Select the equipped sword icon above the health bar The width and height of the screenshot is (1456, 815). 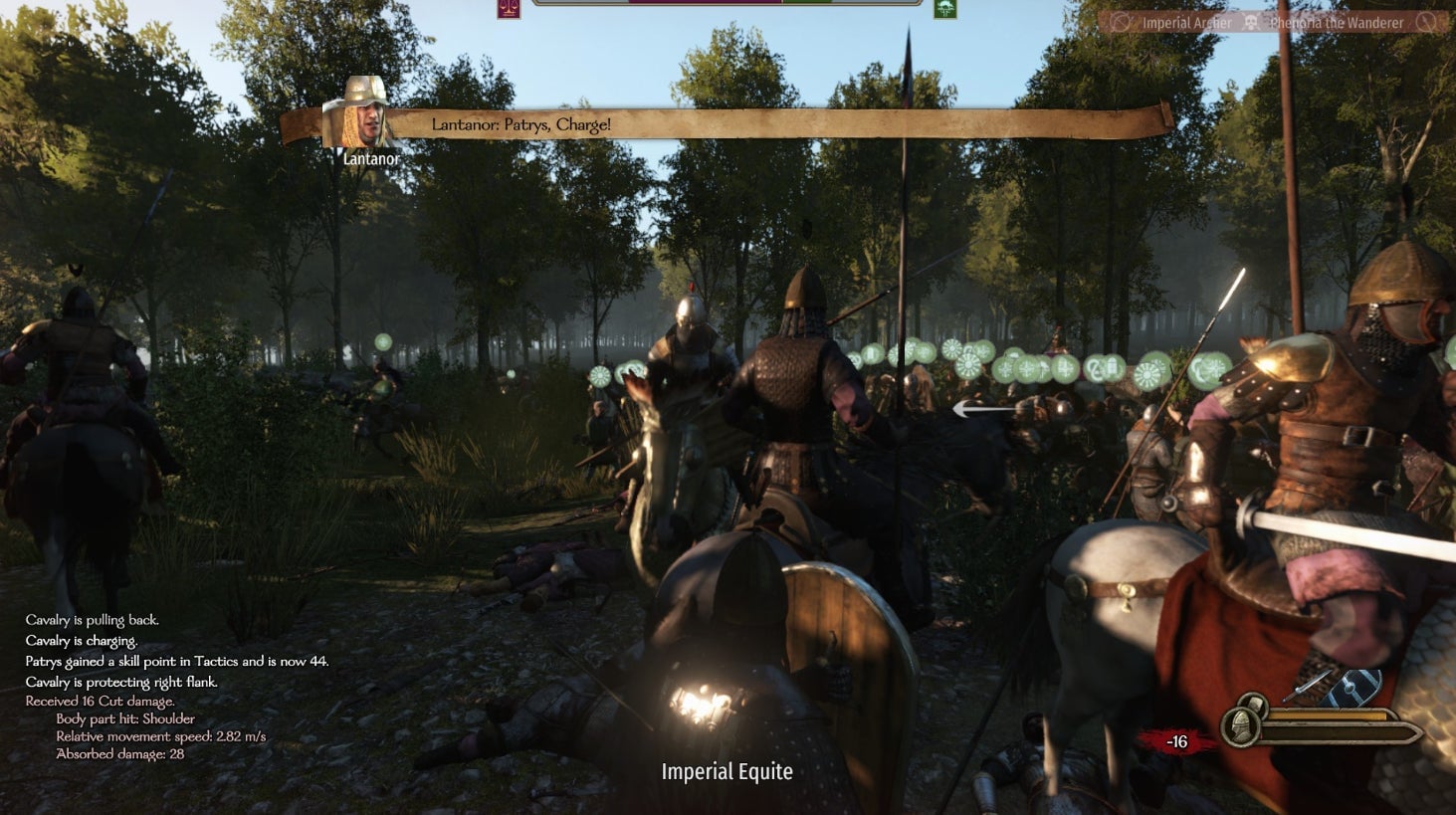tap(1308, 685)
